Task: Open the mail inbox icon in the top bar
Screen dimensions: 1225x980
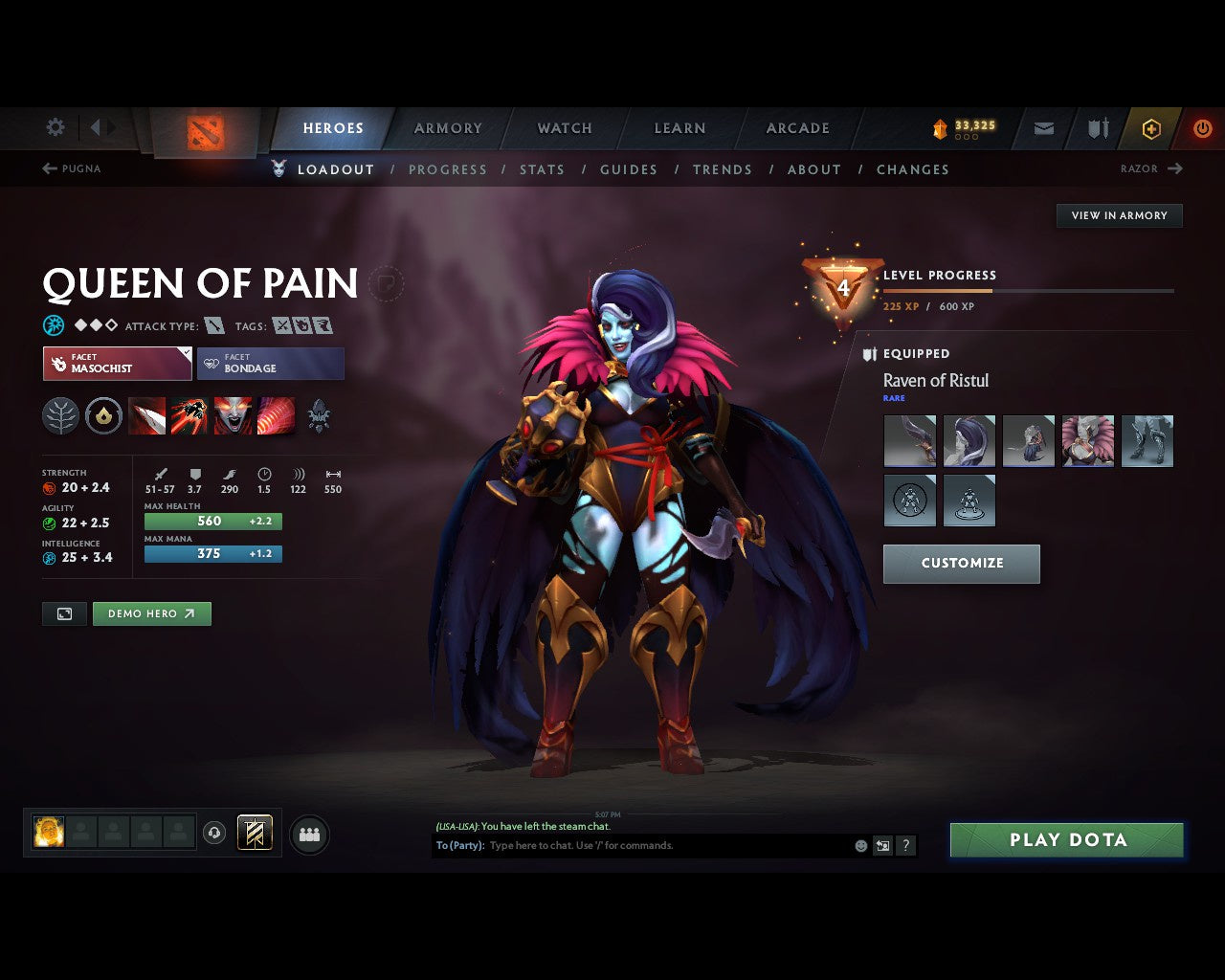Action: [1042, 127]
